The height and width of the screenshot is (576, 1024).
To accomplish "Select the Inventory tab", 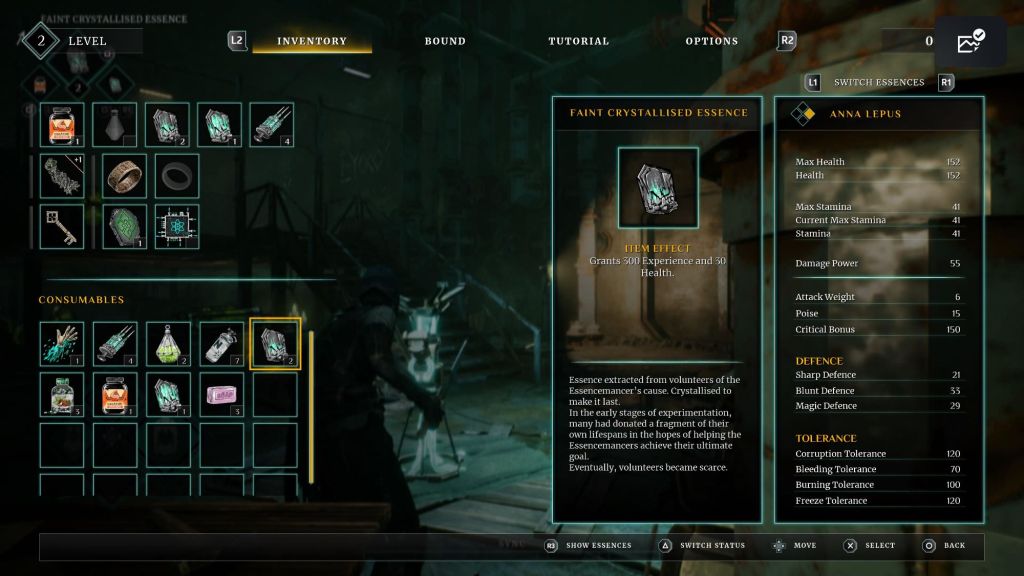I will coord(312,41).
